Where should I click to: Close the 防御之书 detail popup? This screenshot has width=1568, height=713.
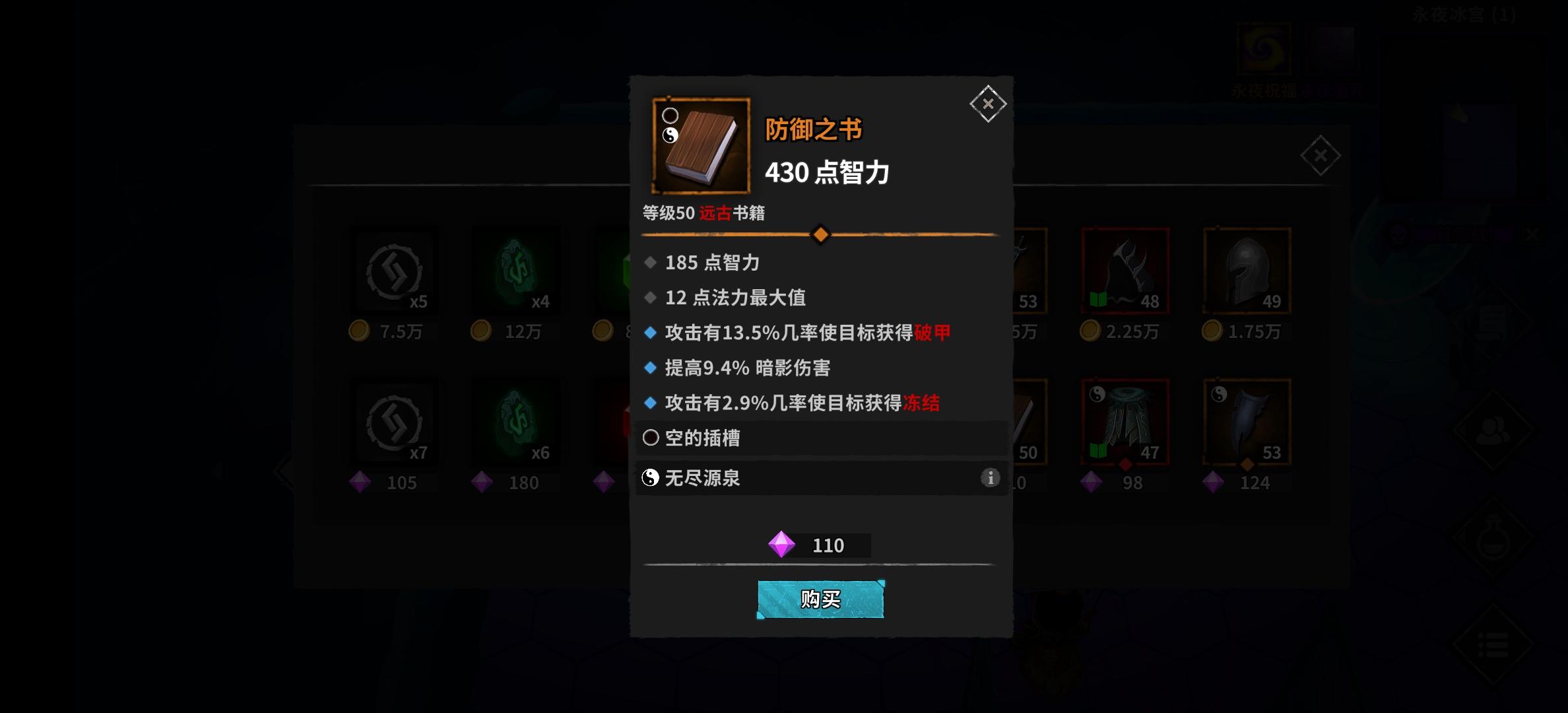click(x=988, y=104)
